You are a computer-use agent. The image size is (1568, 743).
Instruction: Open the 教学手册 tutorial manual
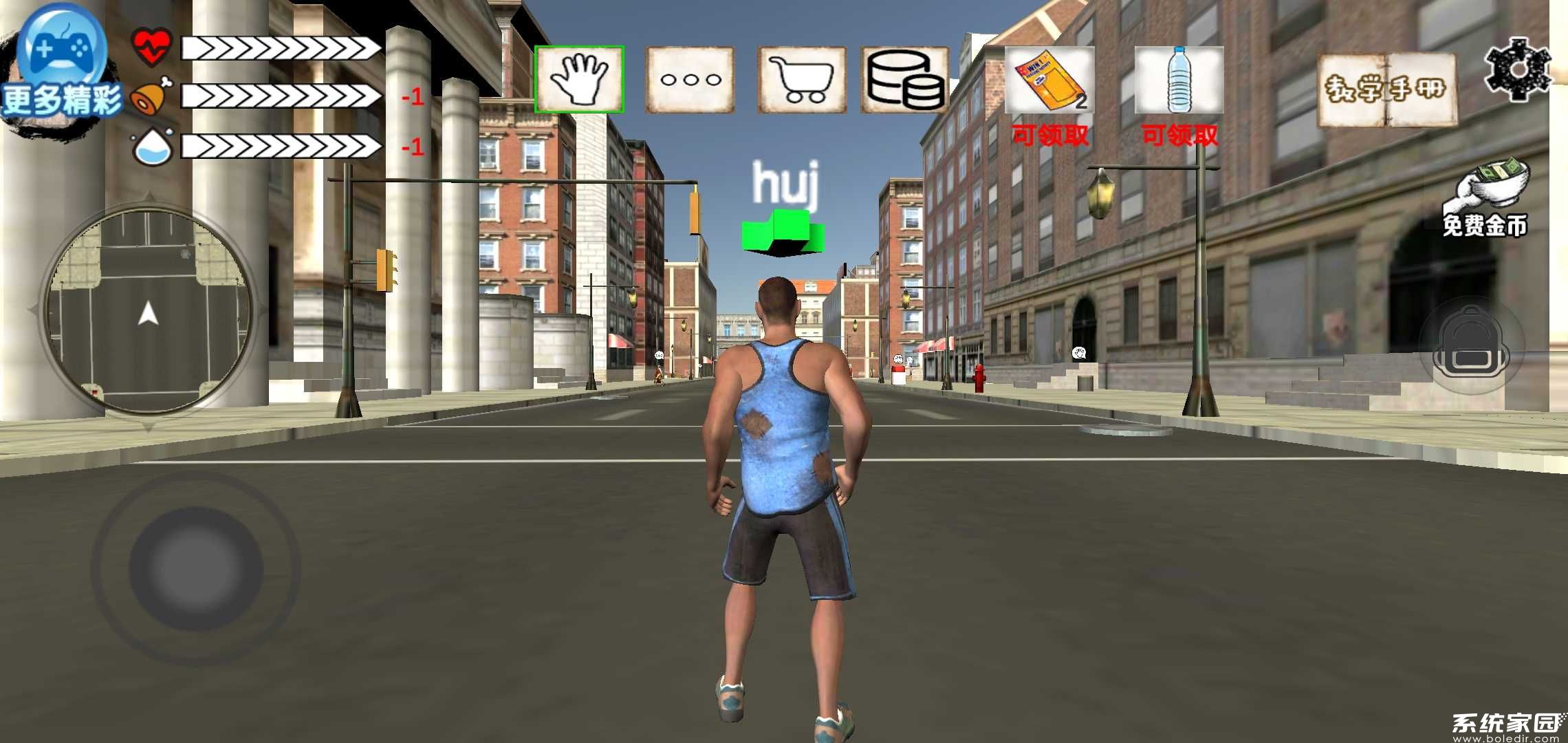tap(1386, 89)
